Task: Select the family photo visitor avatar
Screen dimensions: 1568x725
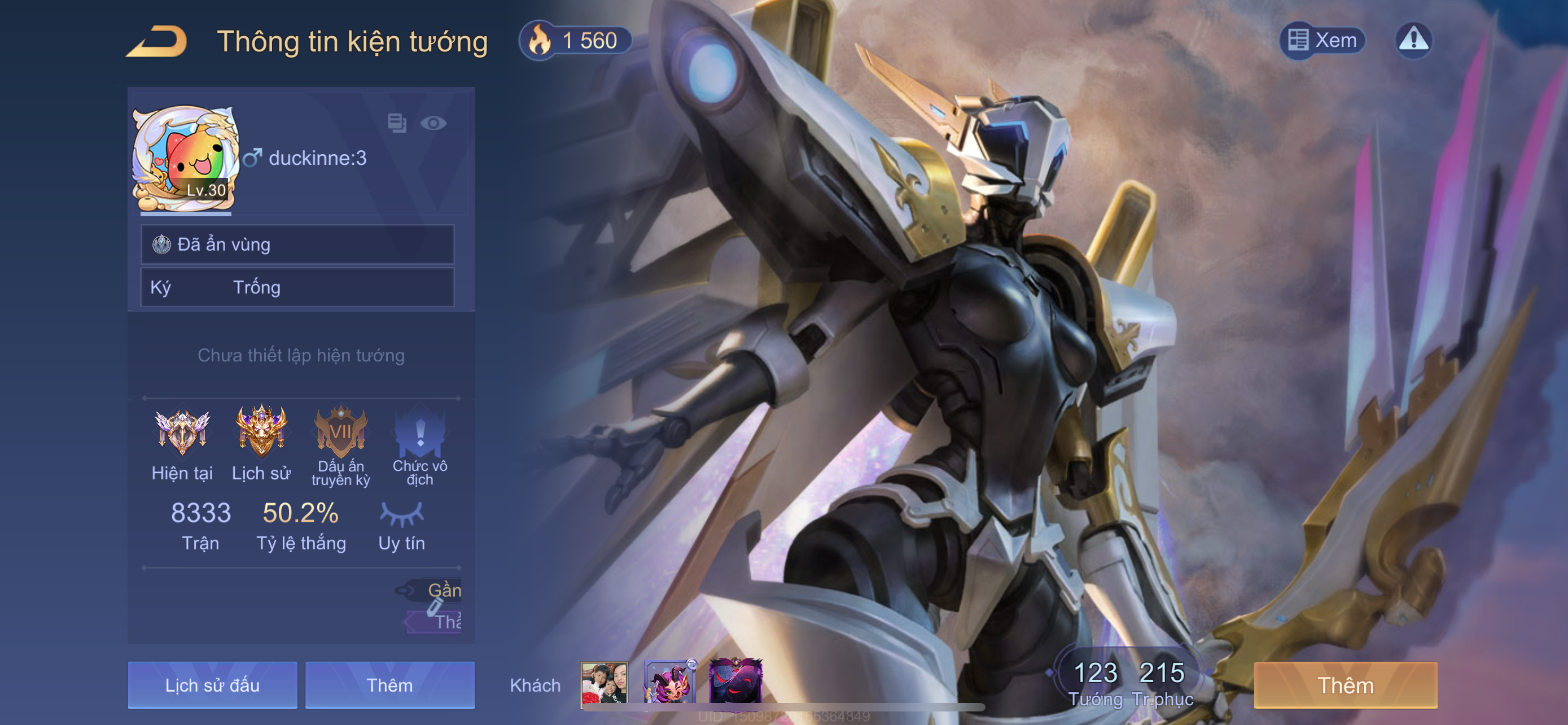Action: click(x=604, y=684)
